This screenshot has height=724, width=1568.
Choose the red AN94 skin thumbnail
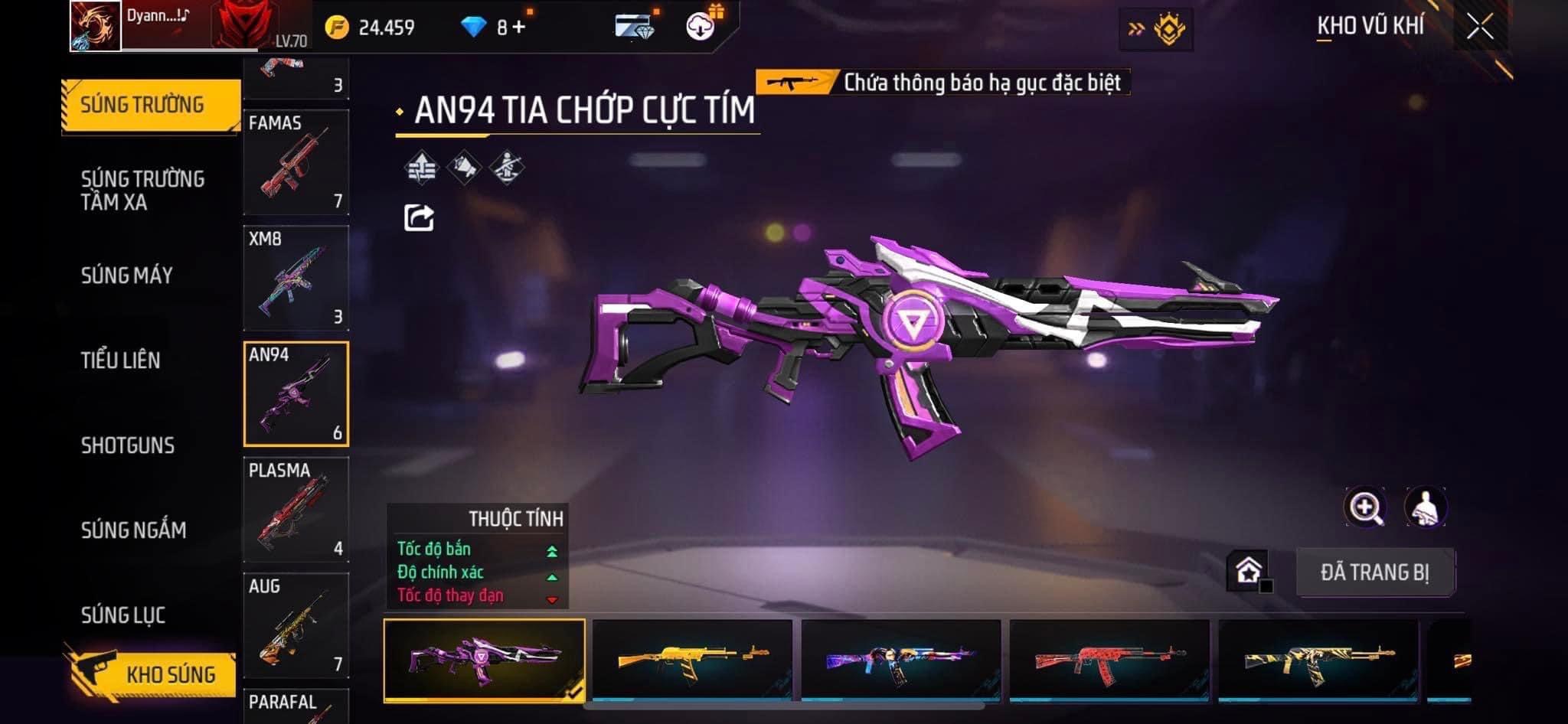click(x=1109, y=660)
